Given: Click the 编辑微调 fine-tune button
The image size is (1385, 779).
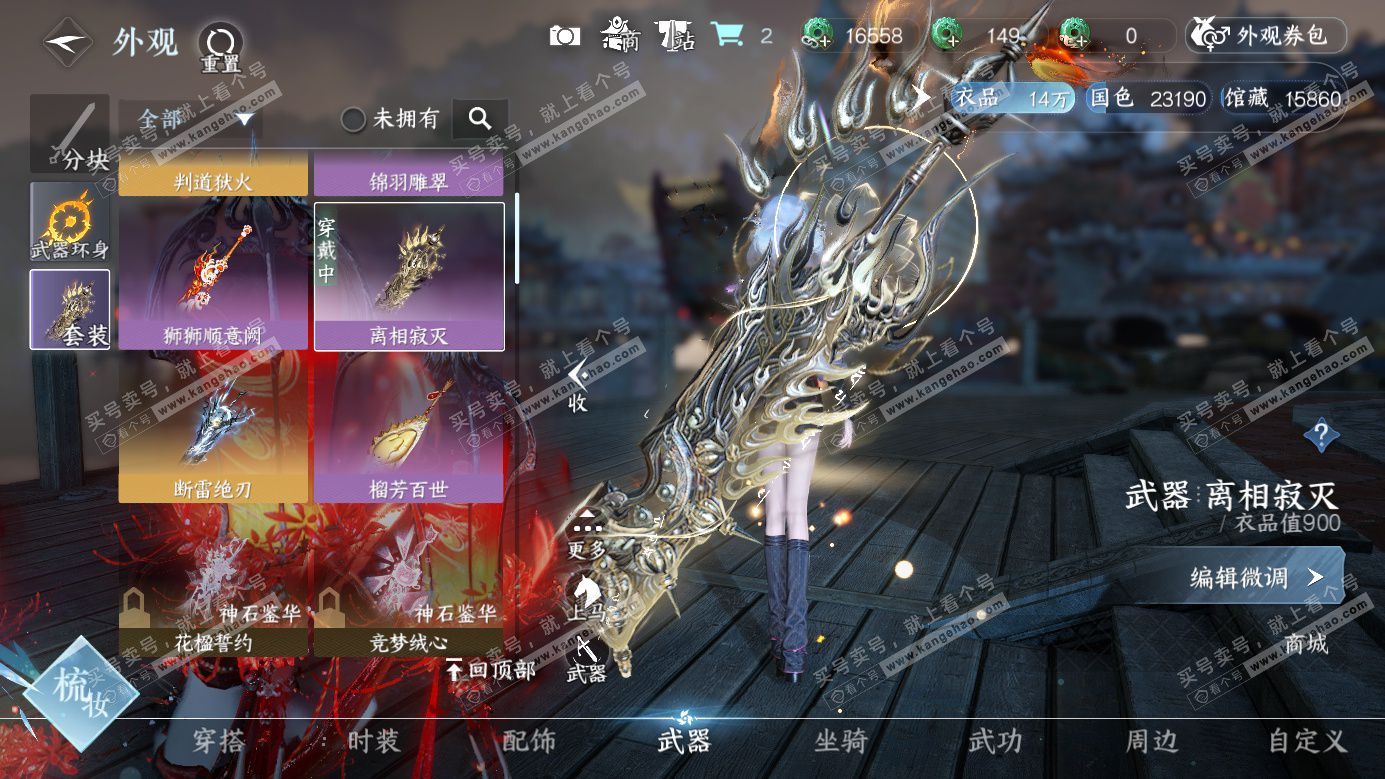Looking at the screenshot, I should pos(1255,577).
